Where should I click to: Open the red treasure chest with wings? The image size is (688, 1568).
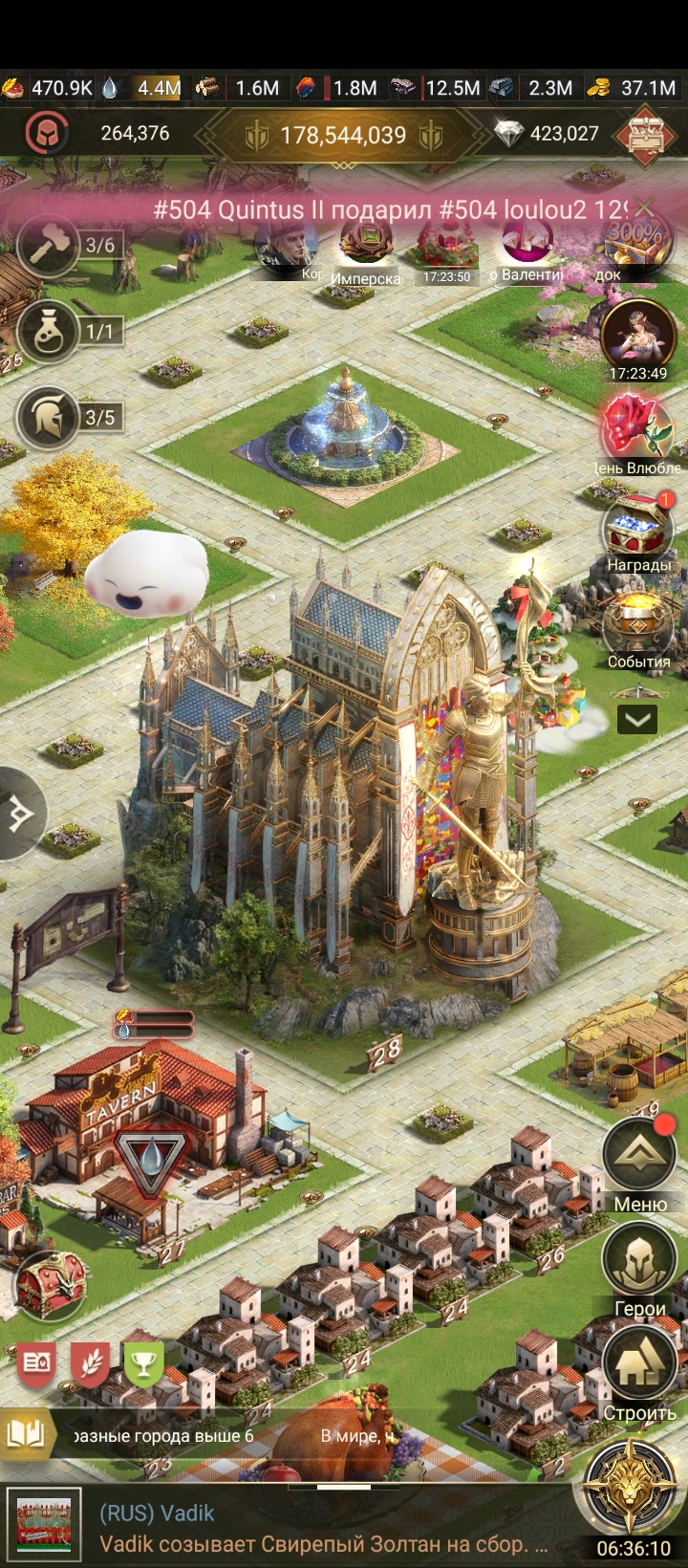coord(51,1284)
